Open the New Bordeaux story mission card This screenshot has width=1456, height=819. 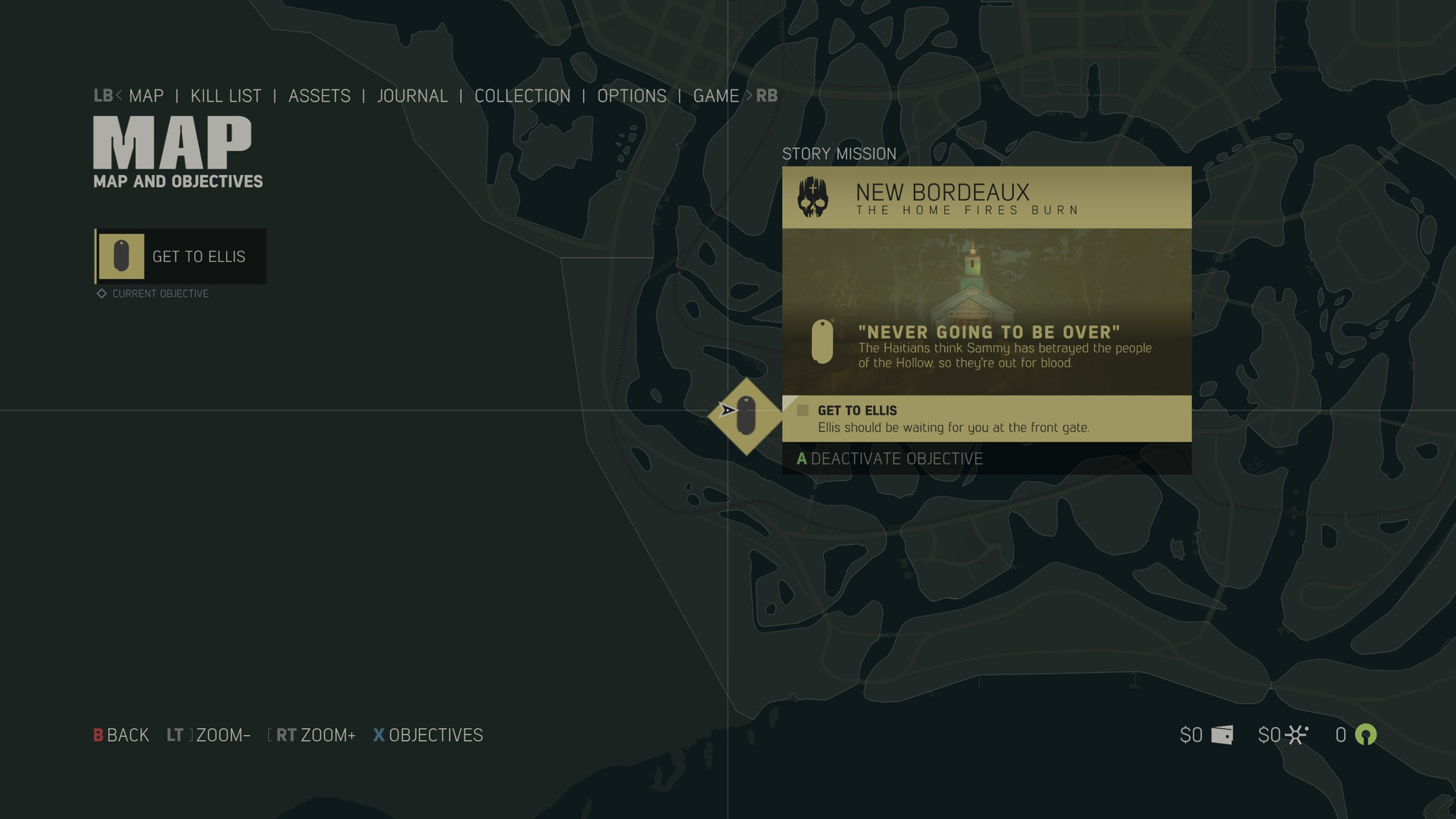click(986, 198)
